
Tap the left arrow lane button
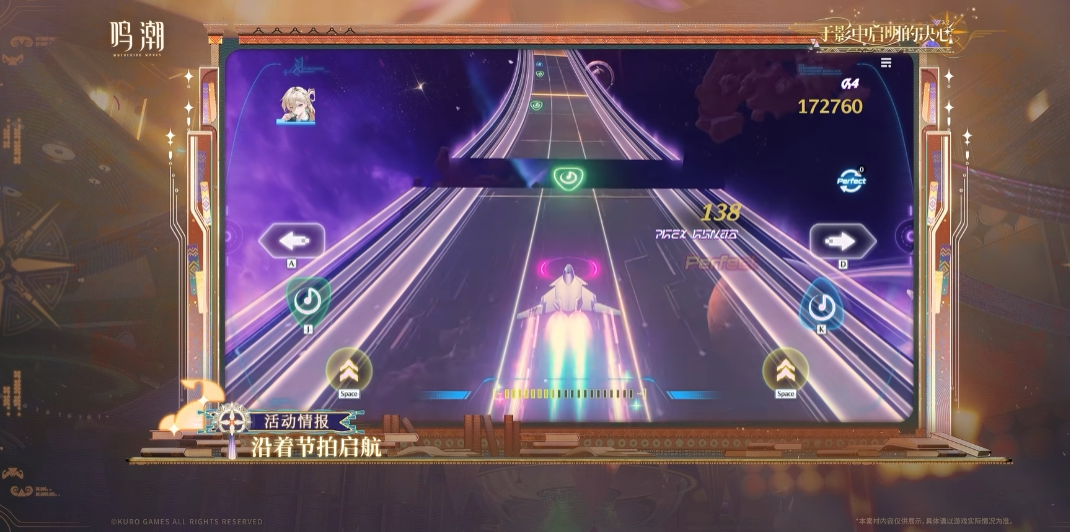coord(292,240)
